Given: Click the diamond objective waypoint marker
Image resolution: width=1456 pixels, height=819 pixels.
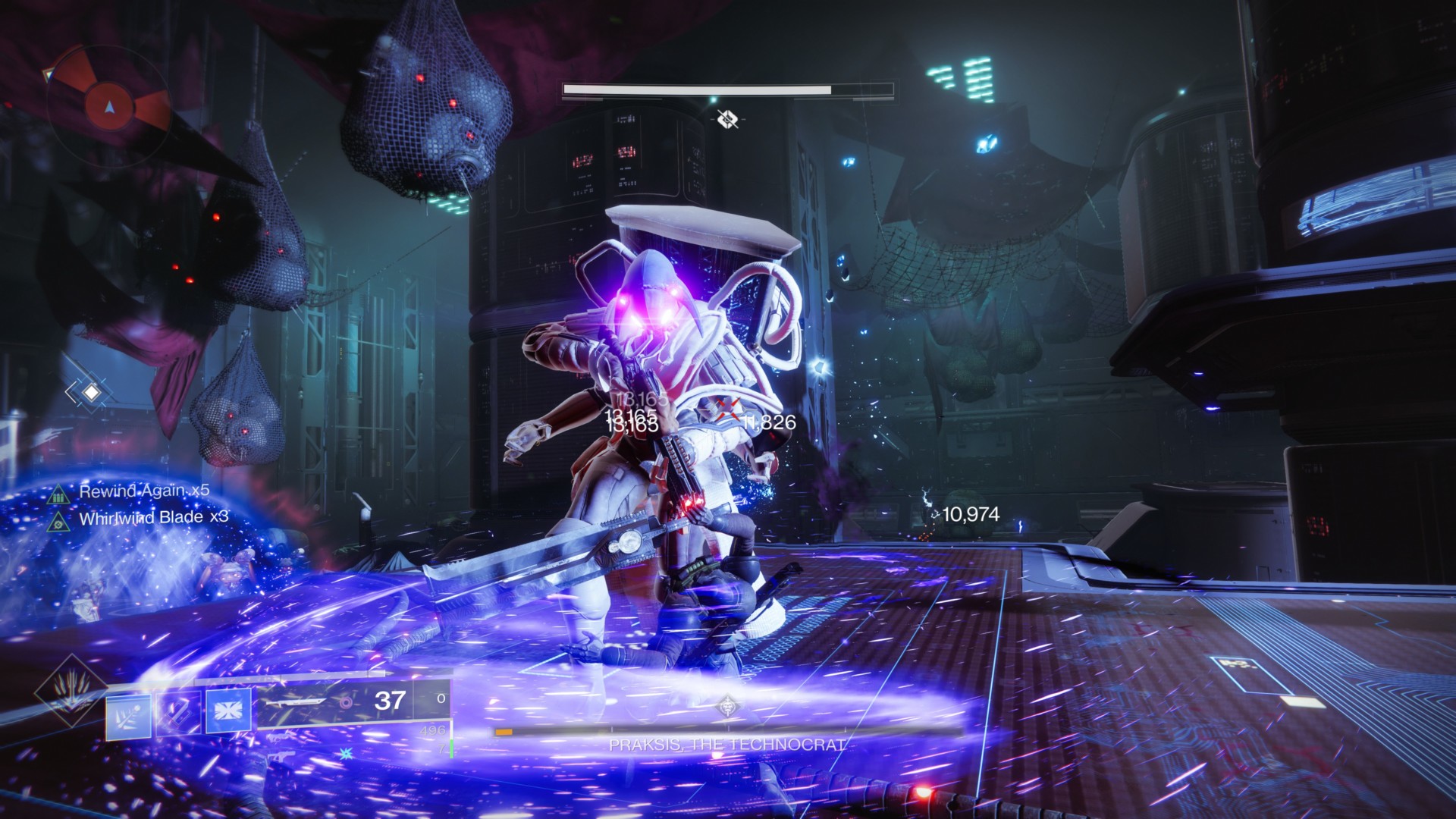Looking at the screenshot, I should coord(91,392).
